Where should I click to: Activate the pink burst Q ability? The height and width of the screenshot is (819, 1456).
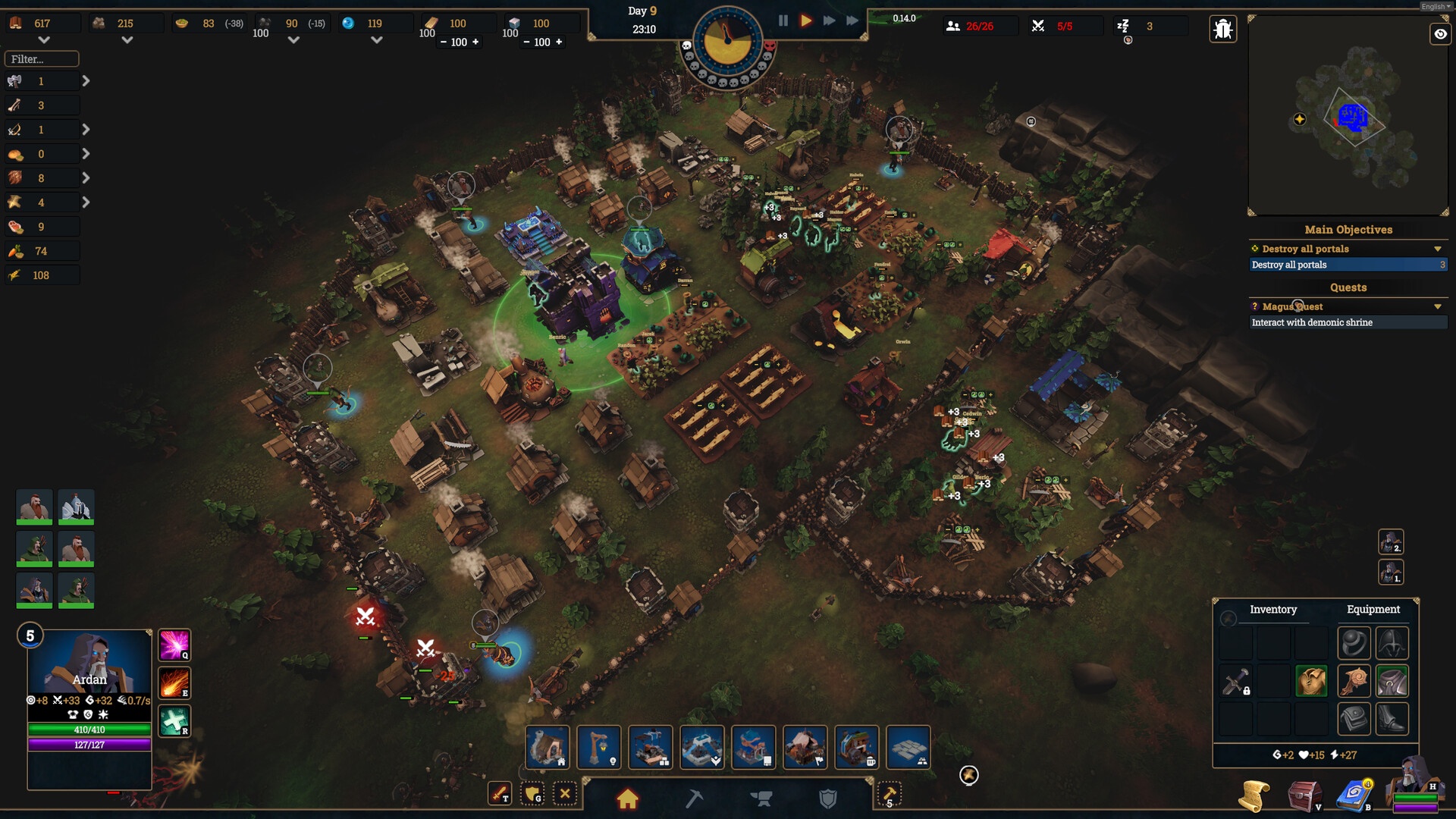(174, 645)
